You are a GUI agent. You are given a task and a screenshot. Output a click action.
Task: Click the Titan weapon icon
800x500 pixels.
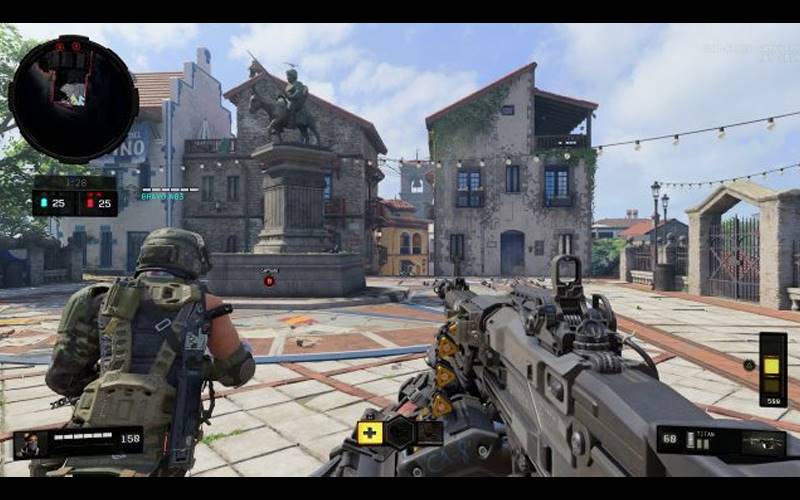pos(763,441)
